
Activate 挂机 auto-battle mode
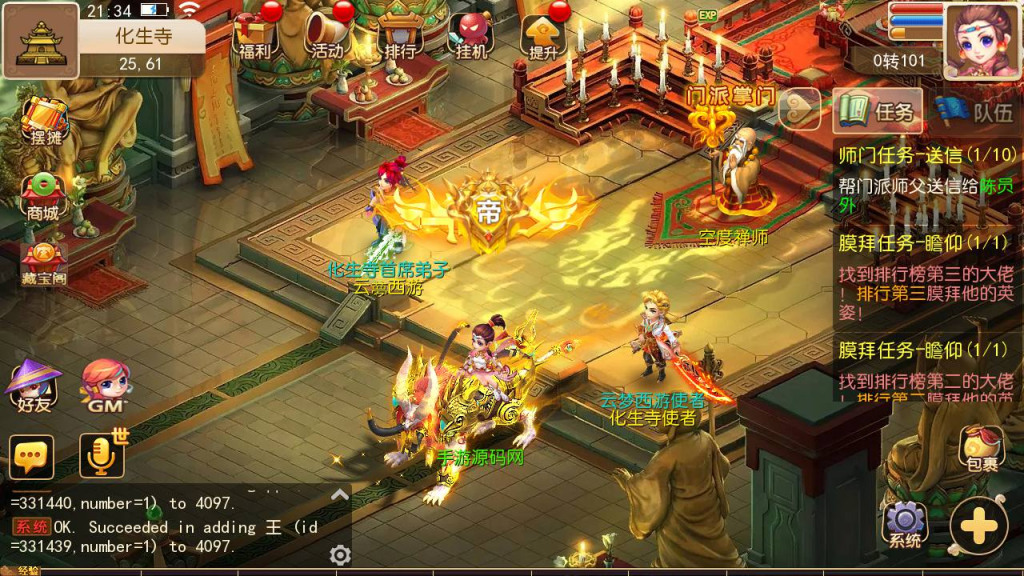pyautogui.click(x=470, y=34)
